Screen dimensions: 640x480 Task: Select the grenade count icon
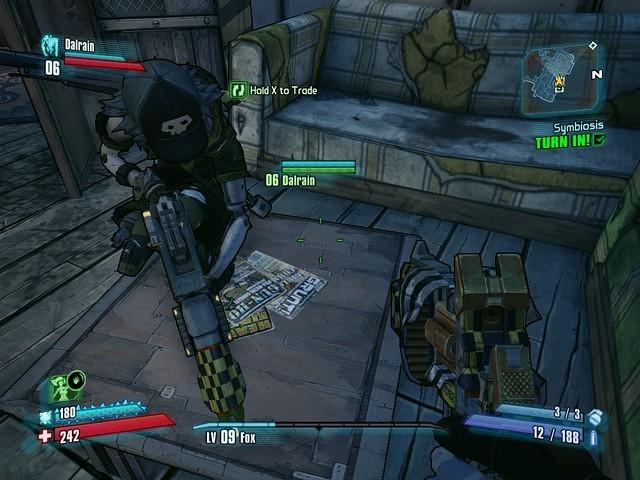pos(596,415)
